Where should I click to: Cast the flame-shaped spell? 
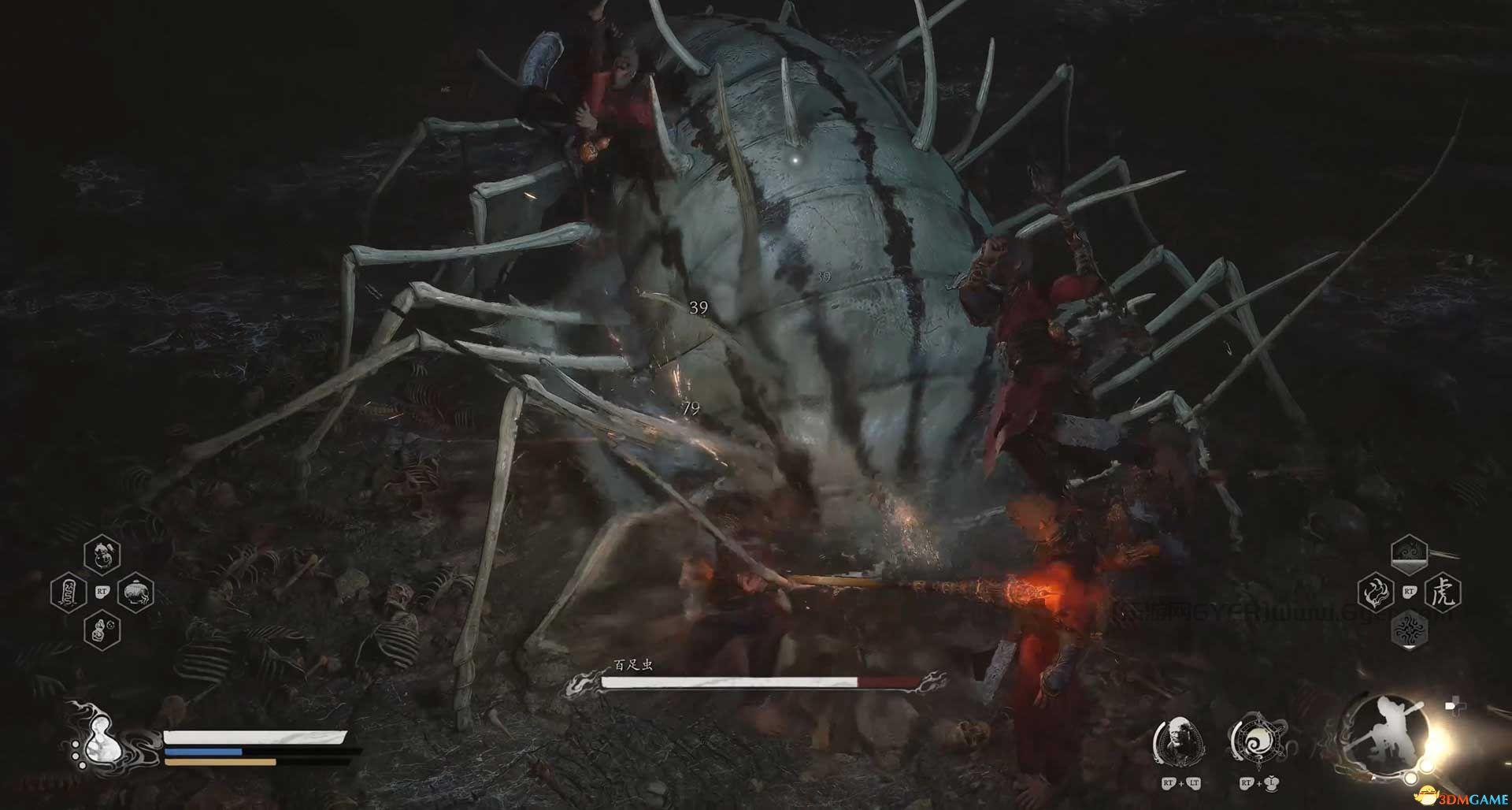tap(1376, 591)
